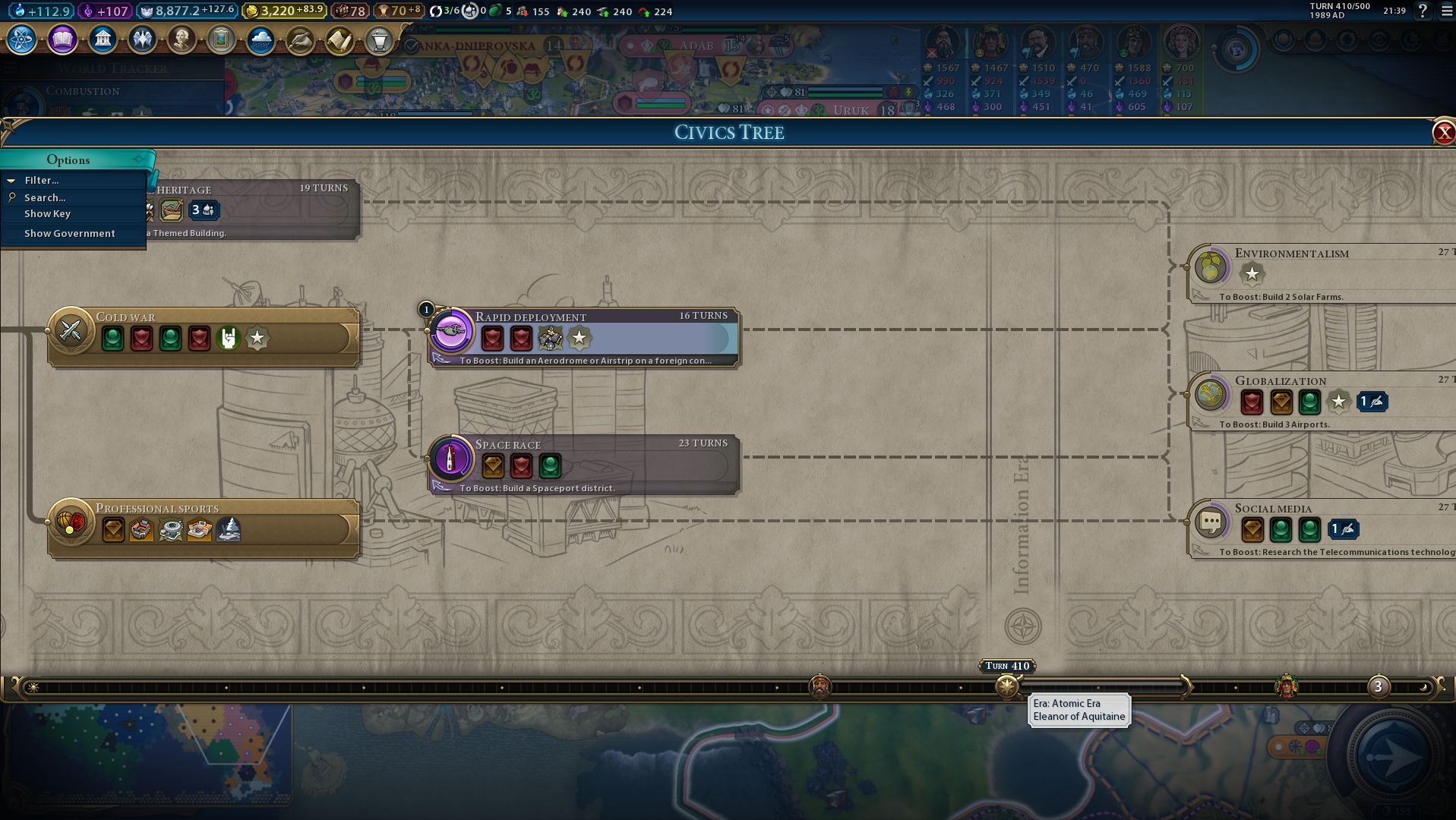Click the Search option
The height and width of the screenshot is (820, 1456).
(x=44, y=198)
